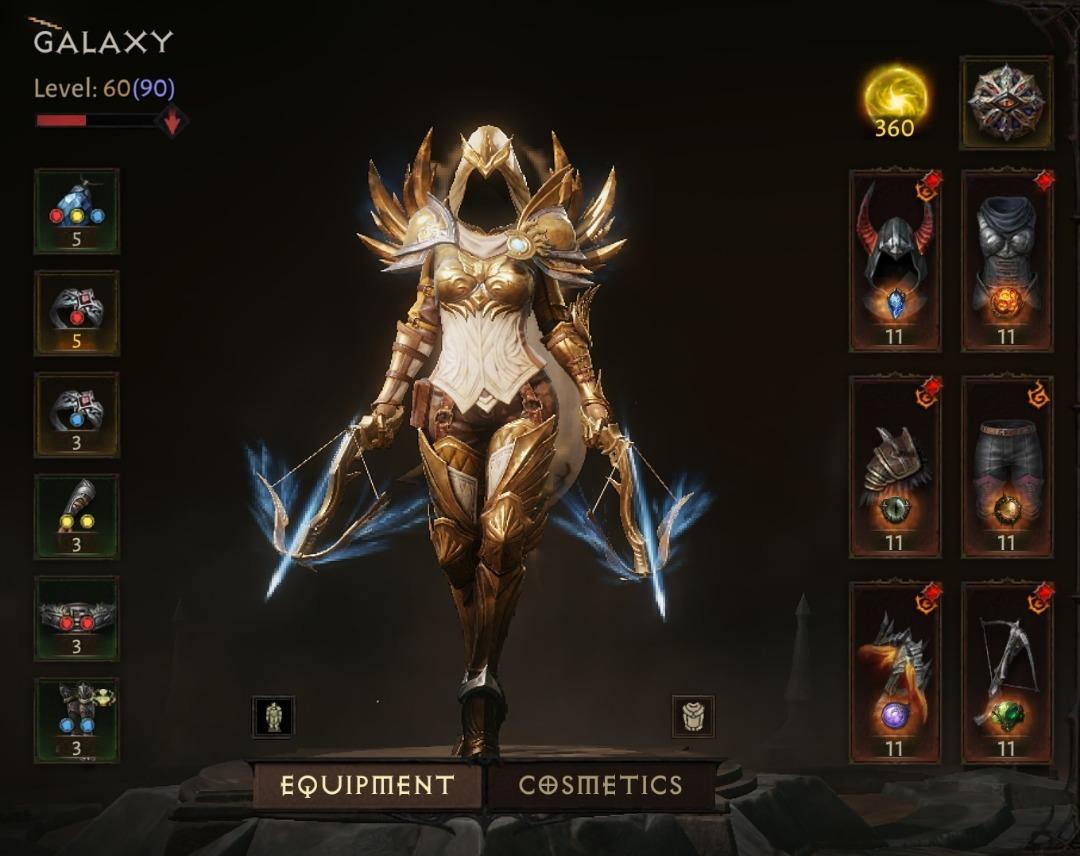Select the horned hood helmet slot

point(895,261)
